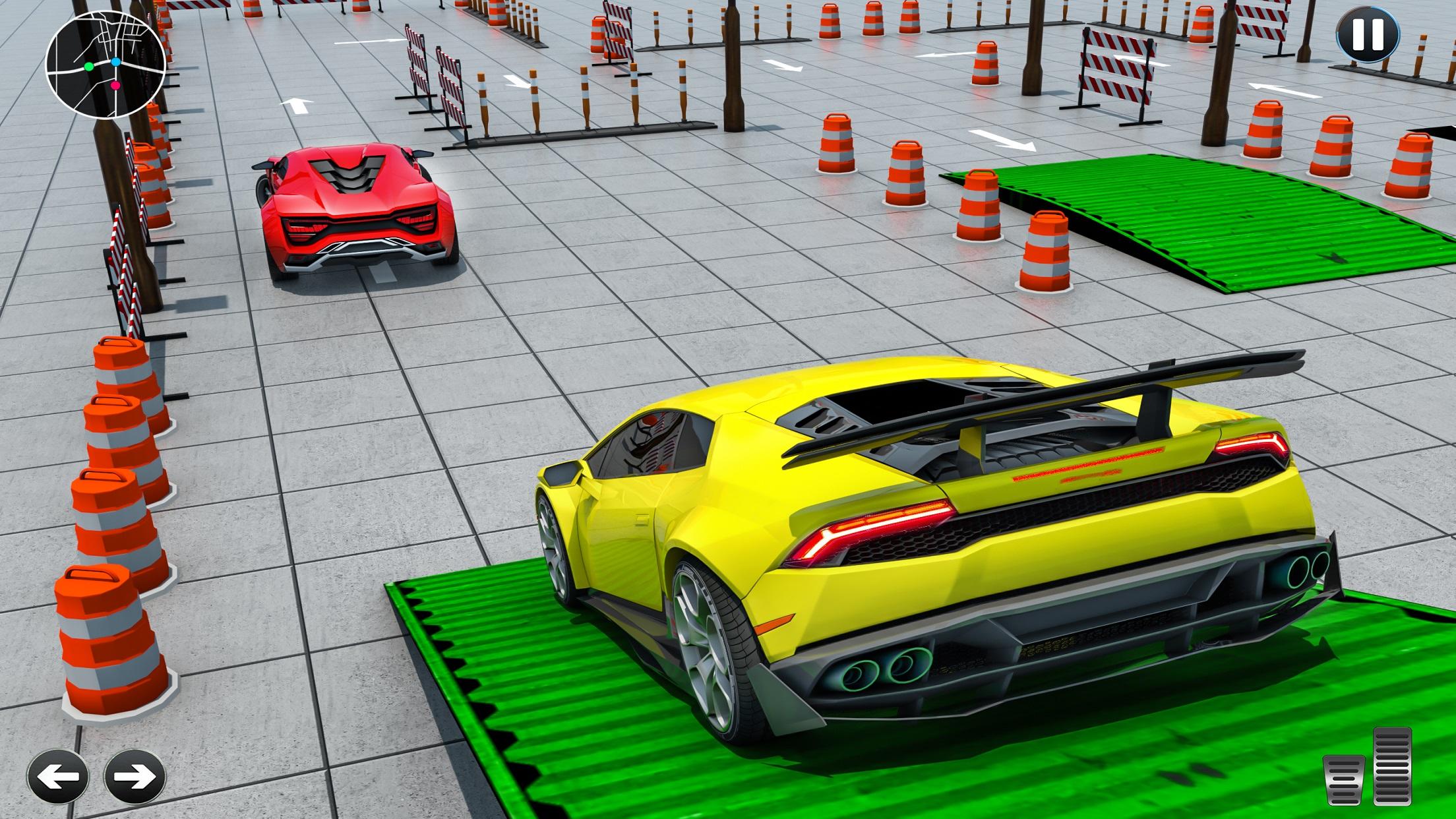The image size is (1456, 819).
Task: Select the blue player dot on the minimap
Action: coord(116,61)
